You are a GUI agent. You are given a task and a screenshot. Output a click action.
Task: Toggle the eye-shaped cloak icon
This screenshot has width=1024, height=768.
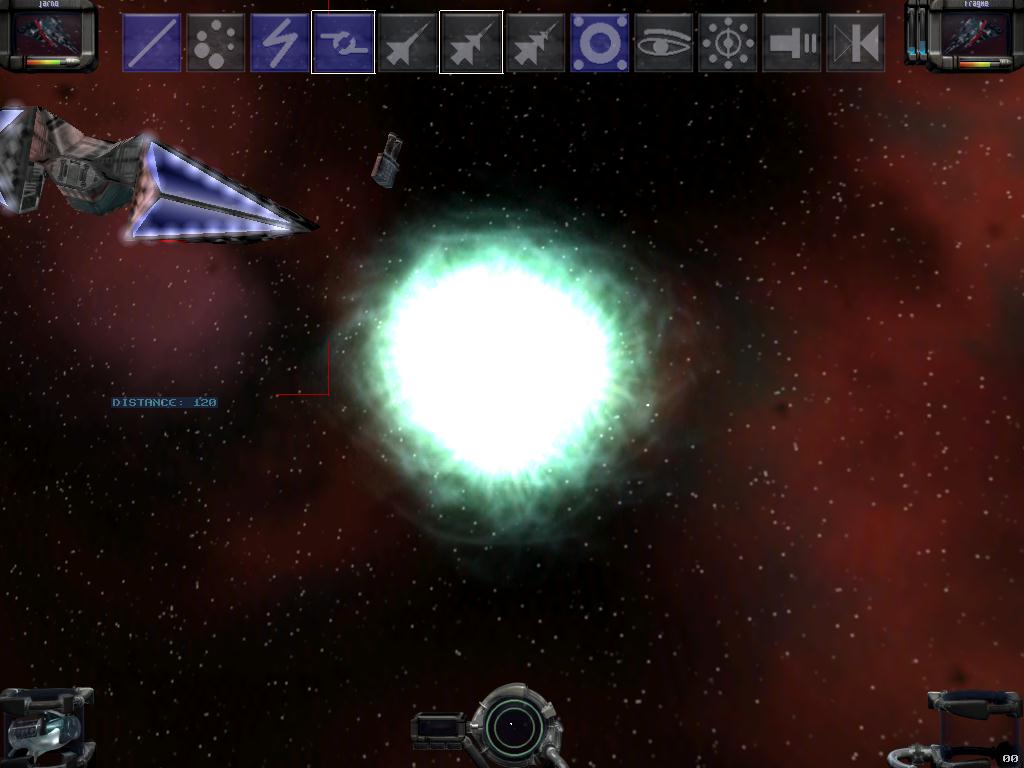(664, 42)
